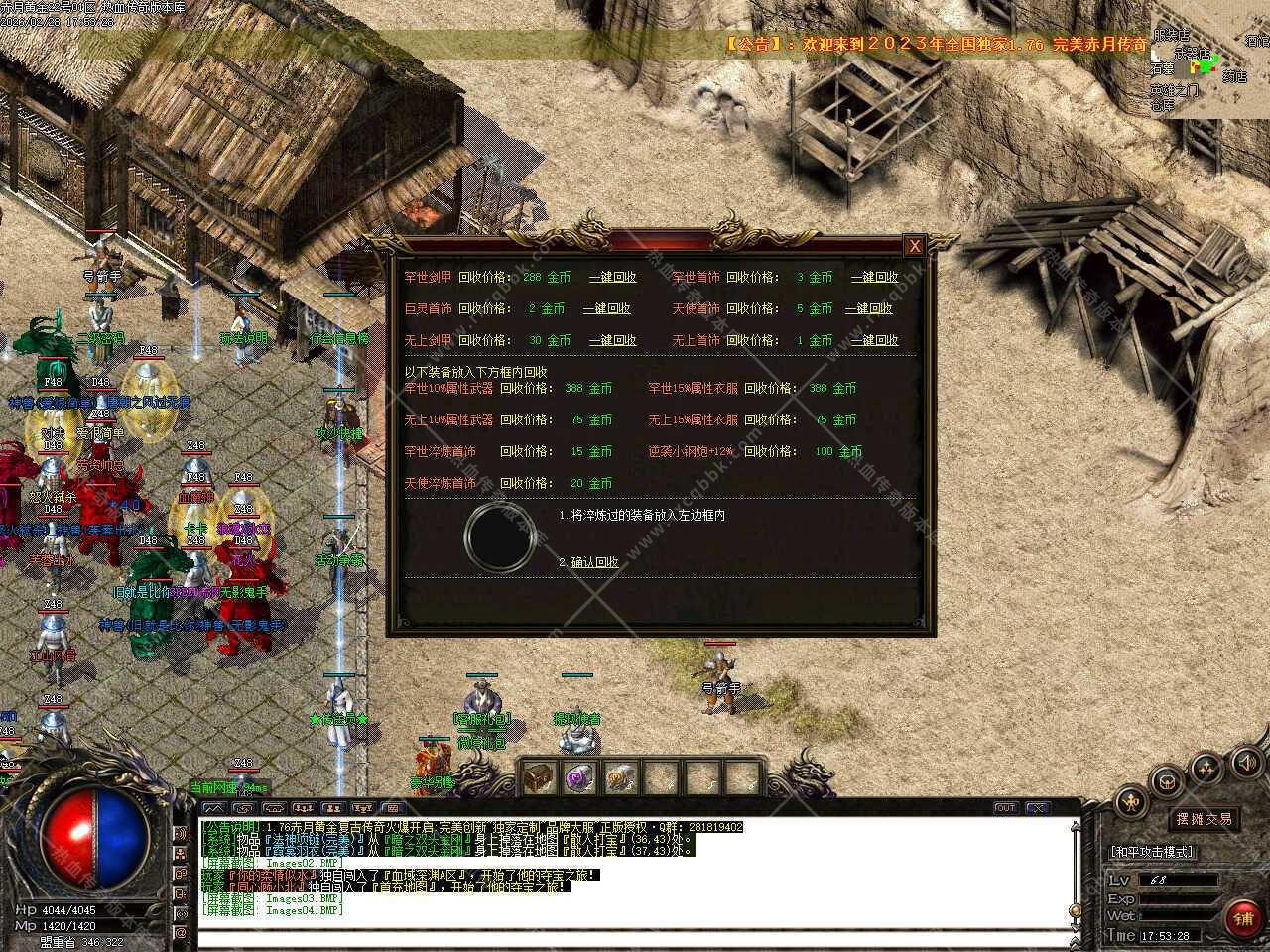Image resolution: width=1270 pixels, height=952 pixels.
Task: One-click recycle 巨灵首饰 items
Action: pyautogui.click(x=606, y=309)
